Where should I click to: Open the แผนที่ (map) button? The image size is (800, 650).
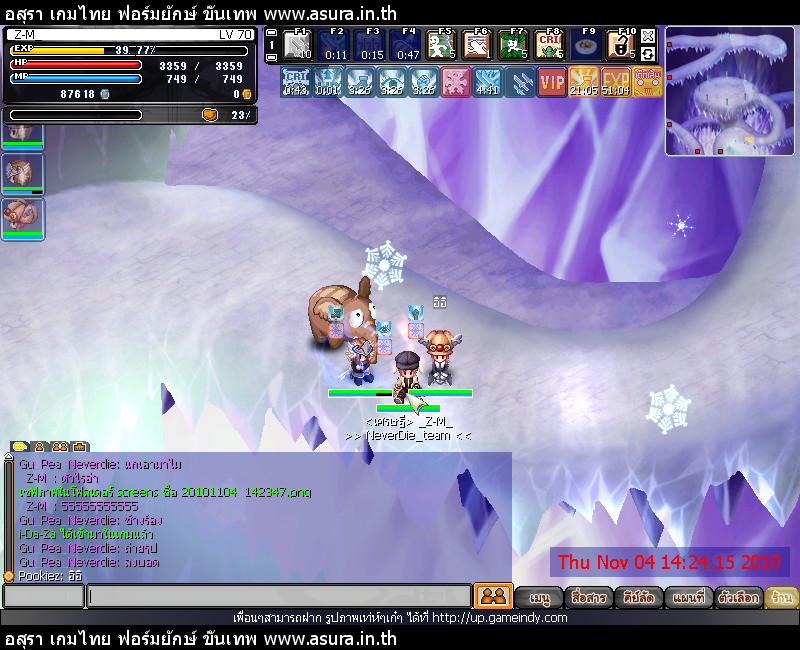[x=687, y=597]
